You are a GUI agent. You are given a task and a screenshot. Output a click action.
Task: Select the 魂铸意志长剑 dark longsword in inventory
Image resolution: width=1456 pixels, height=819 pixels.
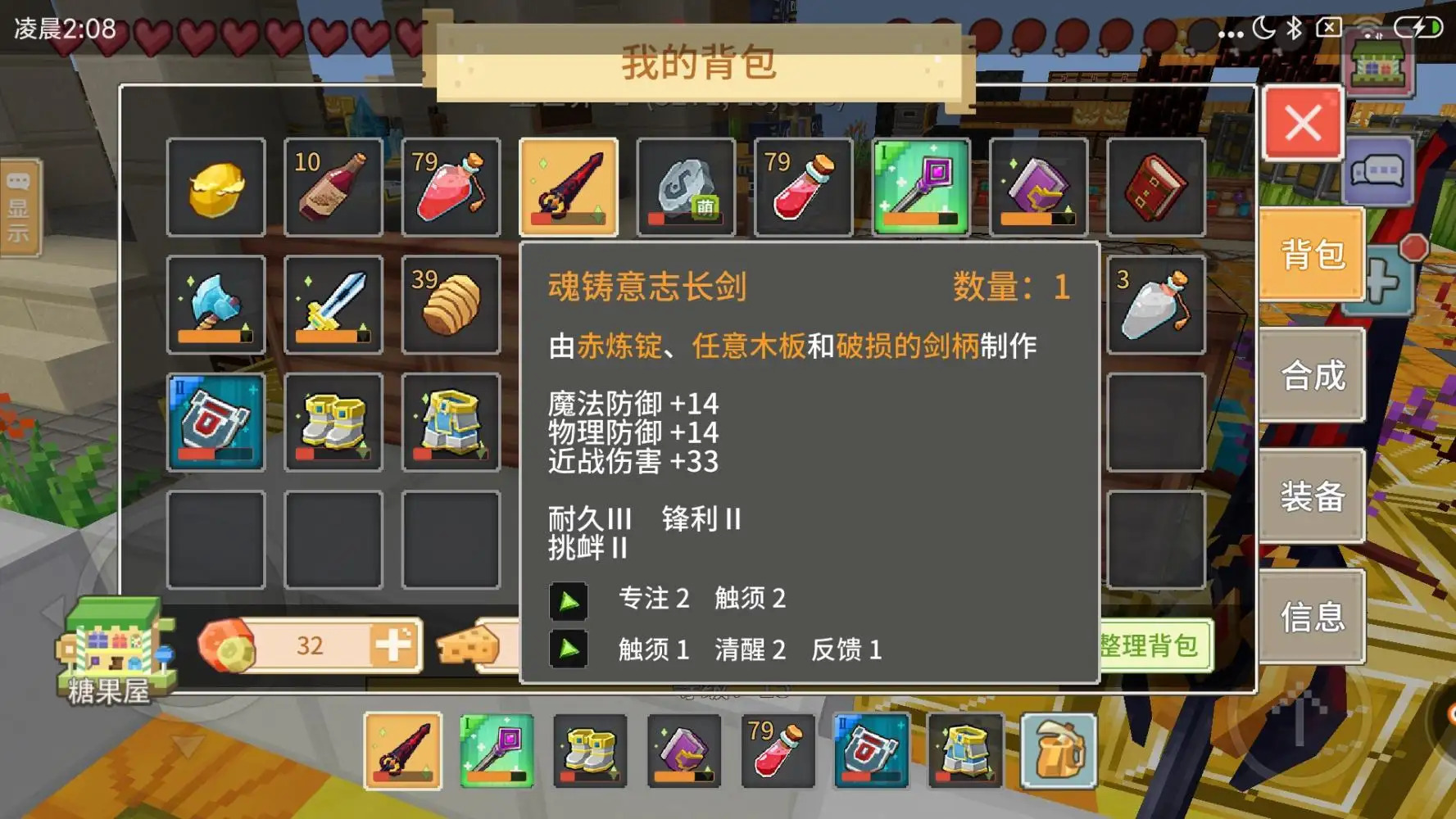569,187
